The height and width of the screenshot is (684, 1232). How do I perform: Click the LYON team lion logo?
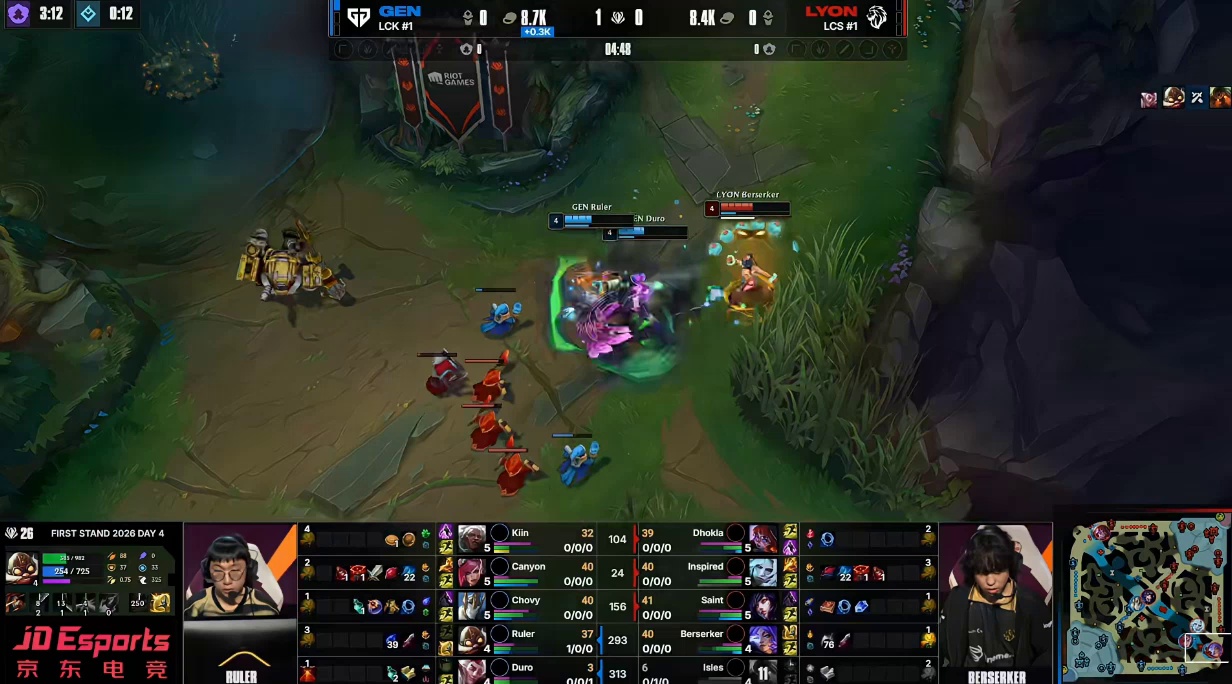point(877,17)
